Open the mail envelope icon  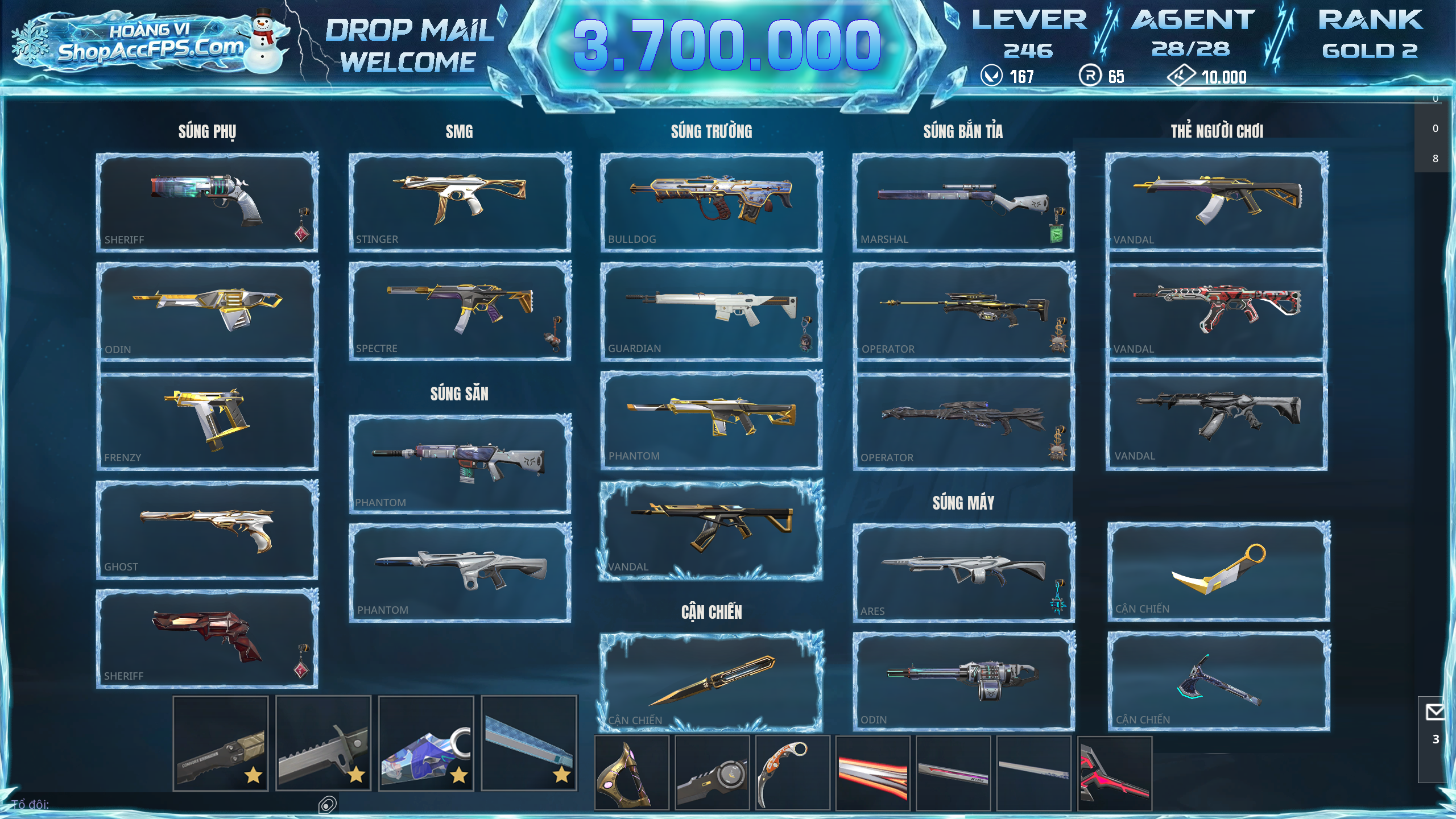tap(1434, 712)
